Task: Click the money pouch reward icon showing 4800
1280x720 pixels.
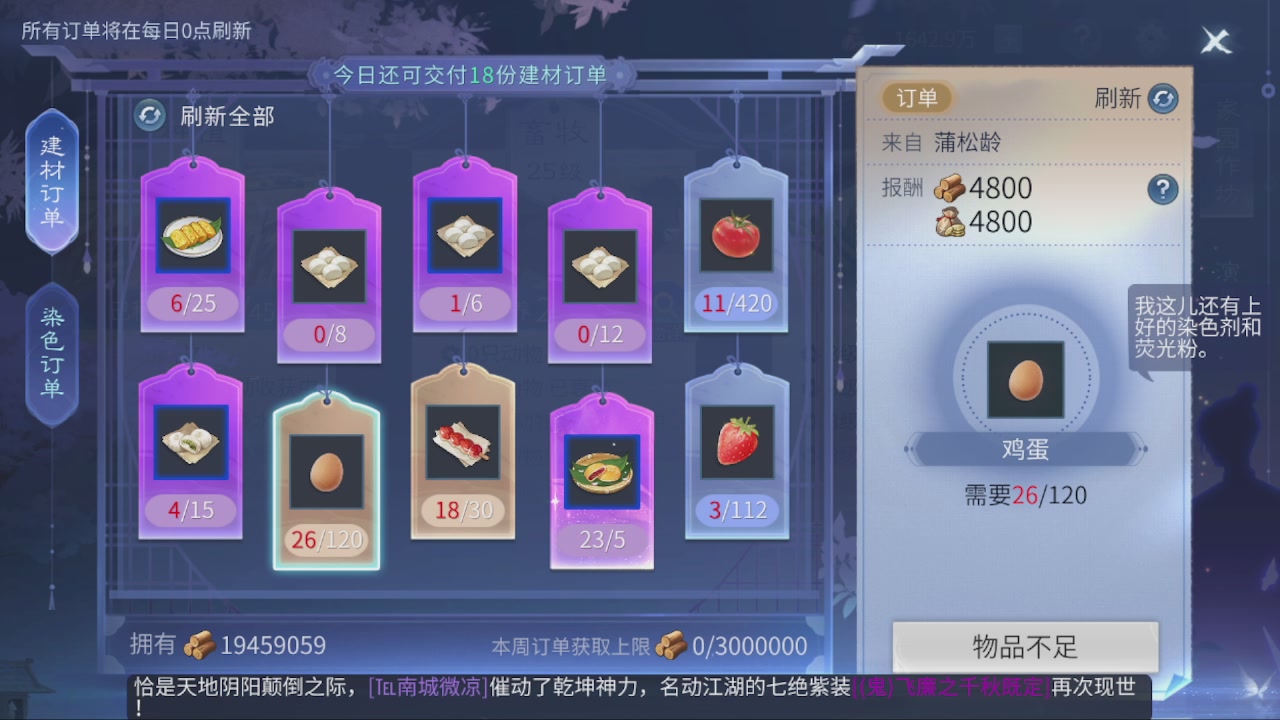Action: click(950, 222)
